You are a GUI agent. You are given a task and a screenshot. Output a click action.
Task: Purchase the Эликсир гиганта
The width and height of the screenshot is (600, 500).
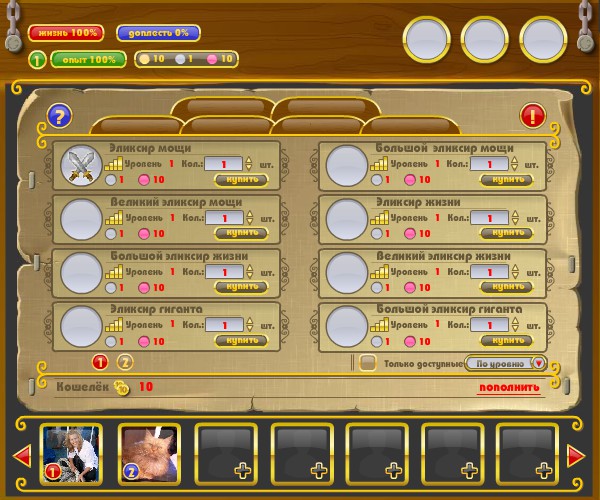point(241,340)
